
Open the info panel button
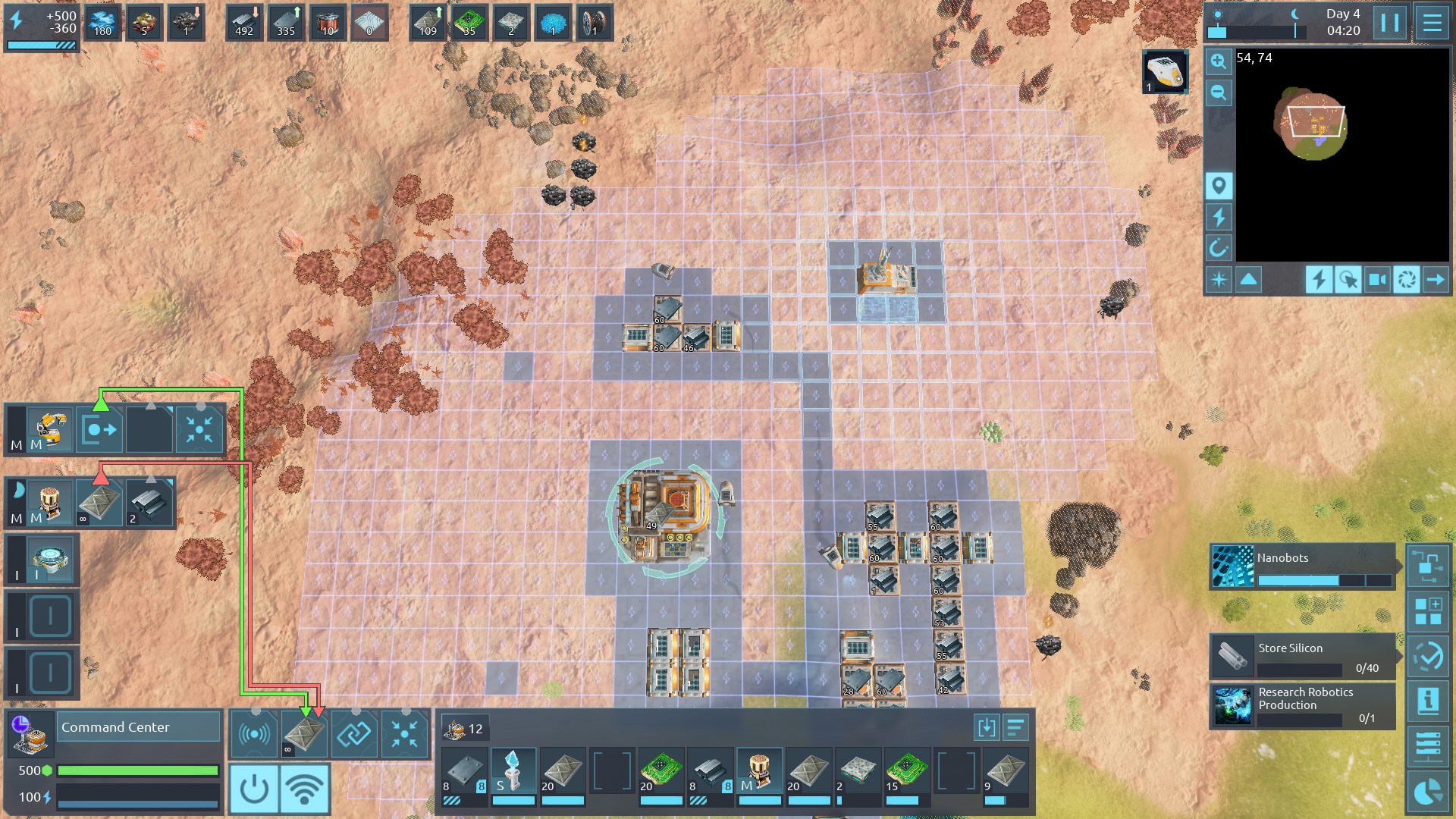pos(1428,701)
